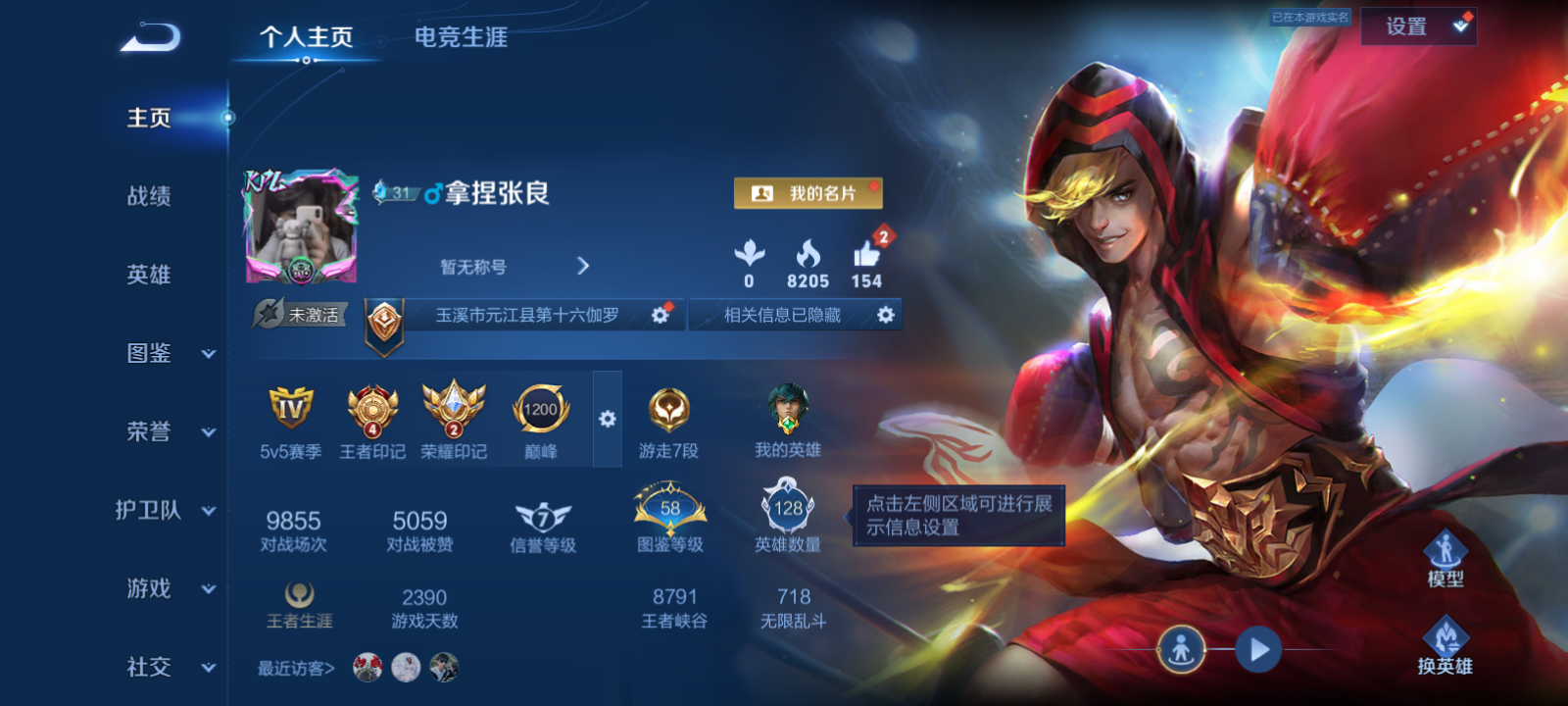Click the 我的名片 name card button
This screenshot has height=706, width=1568.
[808, 193]
